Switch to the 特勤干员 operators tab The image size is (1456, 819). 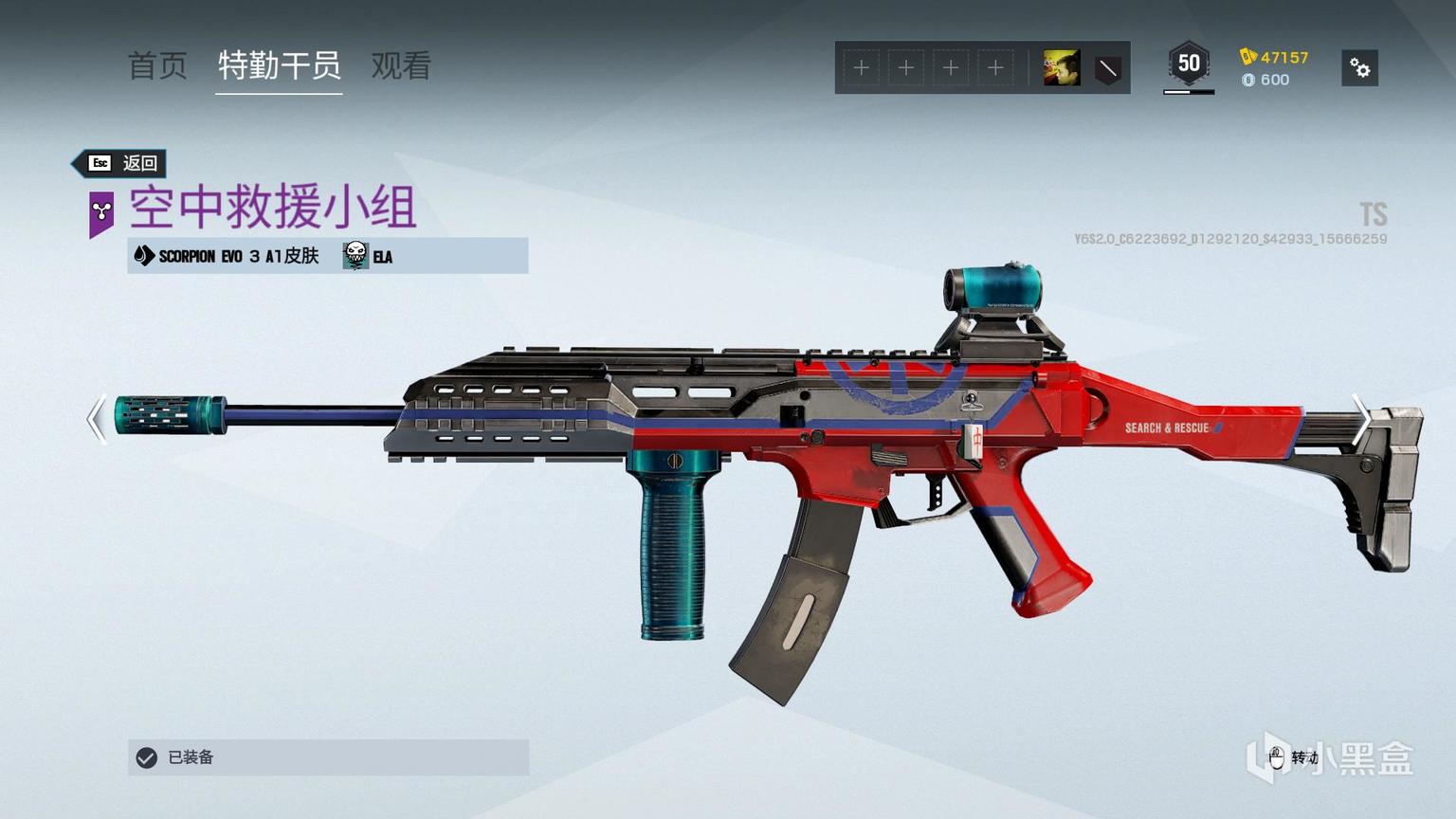(x=279, y=65)
